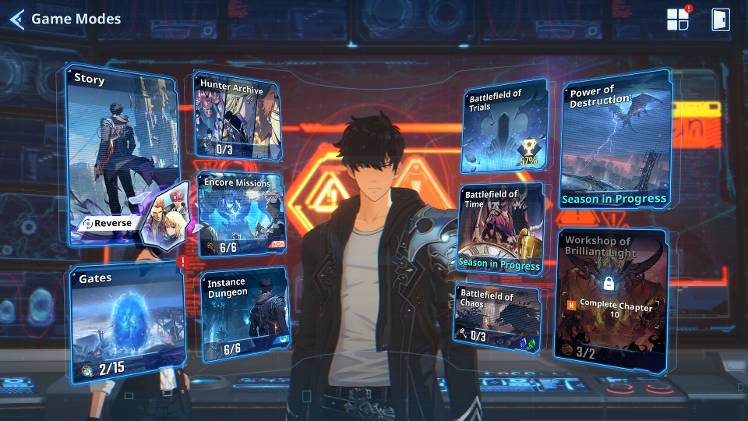The height and width of the screenshot is (421, 748).
Task: Go back from Game Modes screen
Action: coord(17,19)
